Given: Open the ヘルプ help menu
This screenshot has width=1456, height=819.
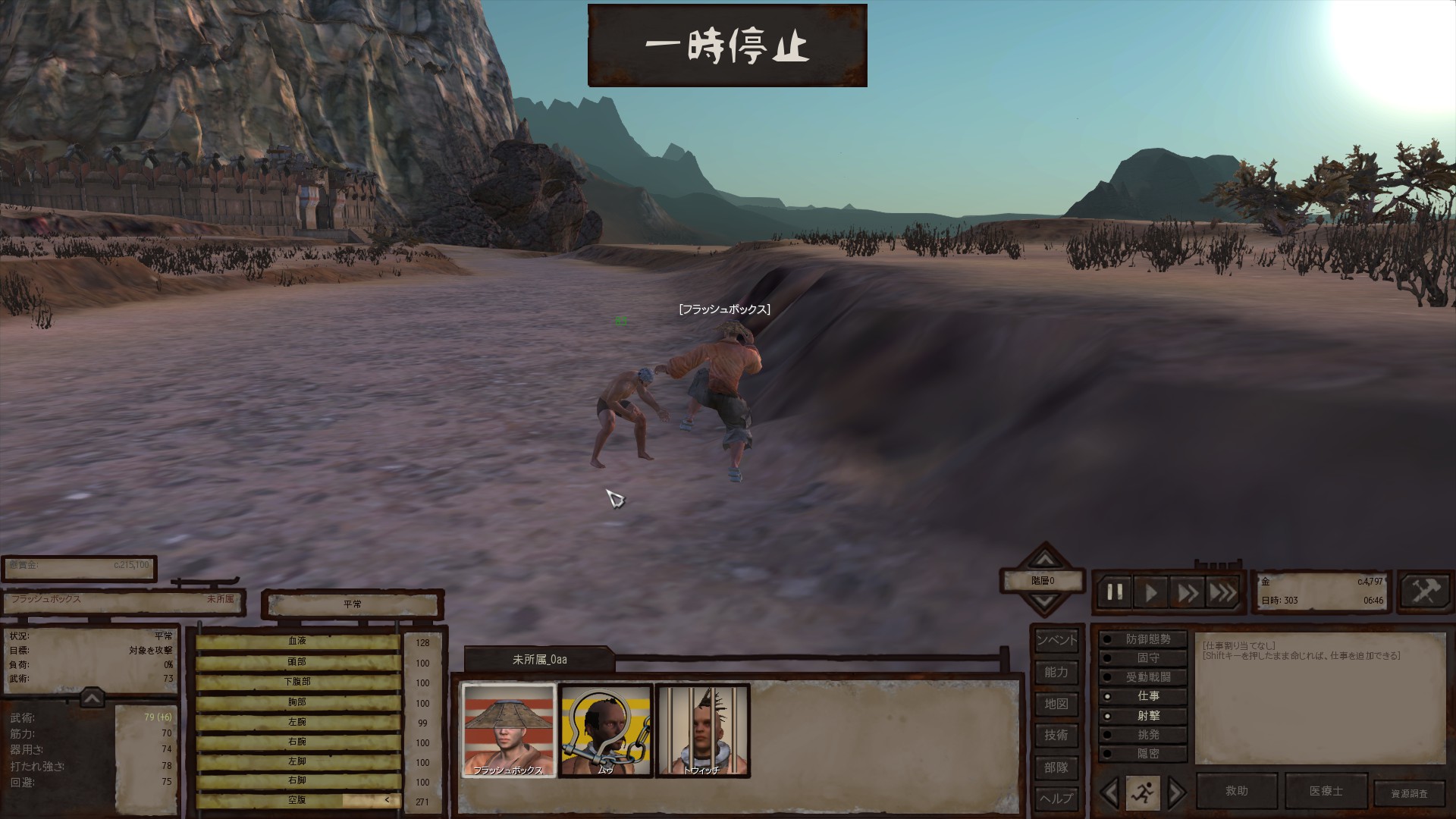Looking at the screenshot, I should (x=1056, y=799).
